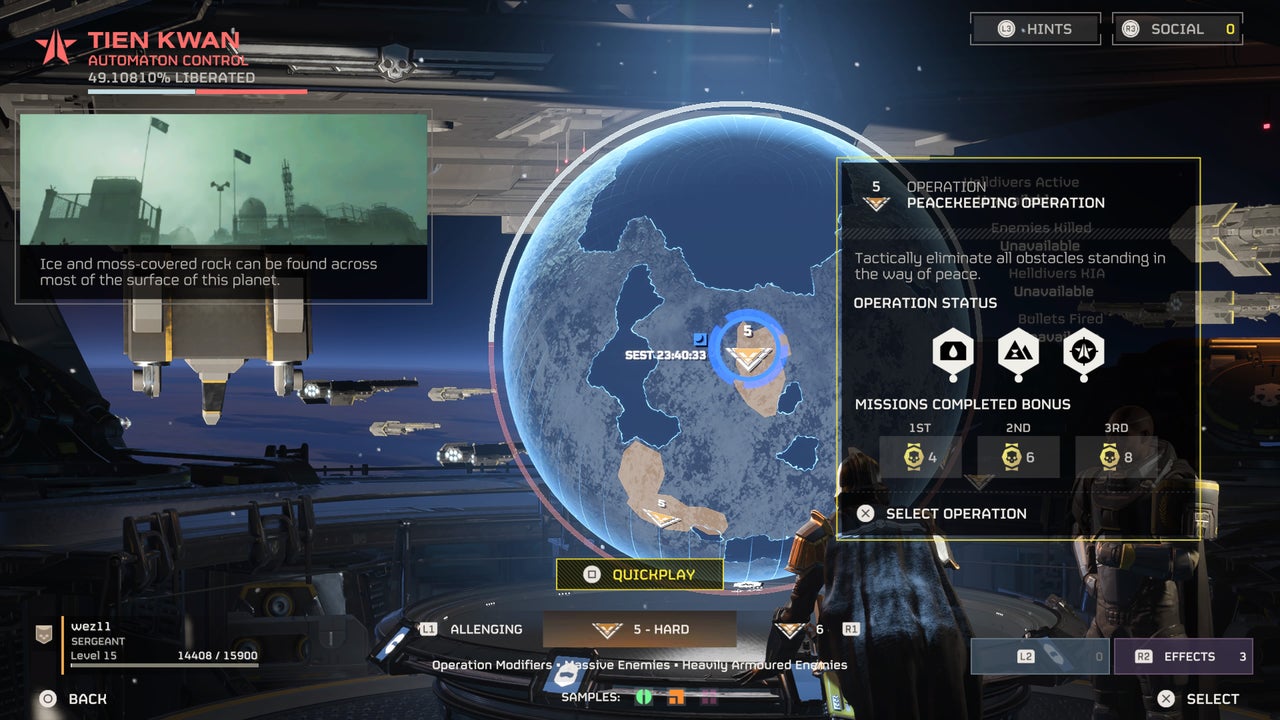The width and height of the screenshot is (1280, 720).
Task: Select the mountain-shaped mission icon
Action: point(1018,352)
